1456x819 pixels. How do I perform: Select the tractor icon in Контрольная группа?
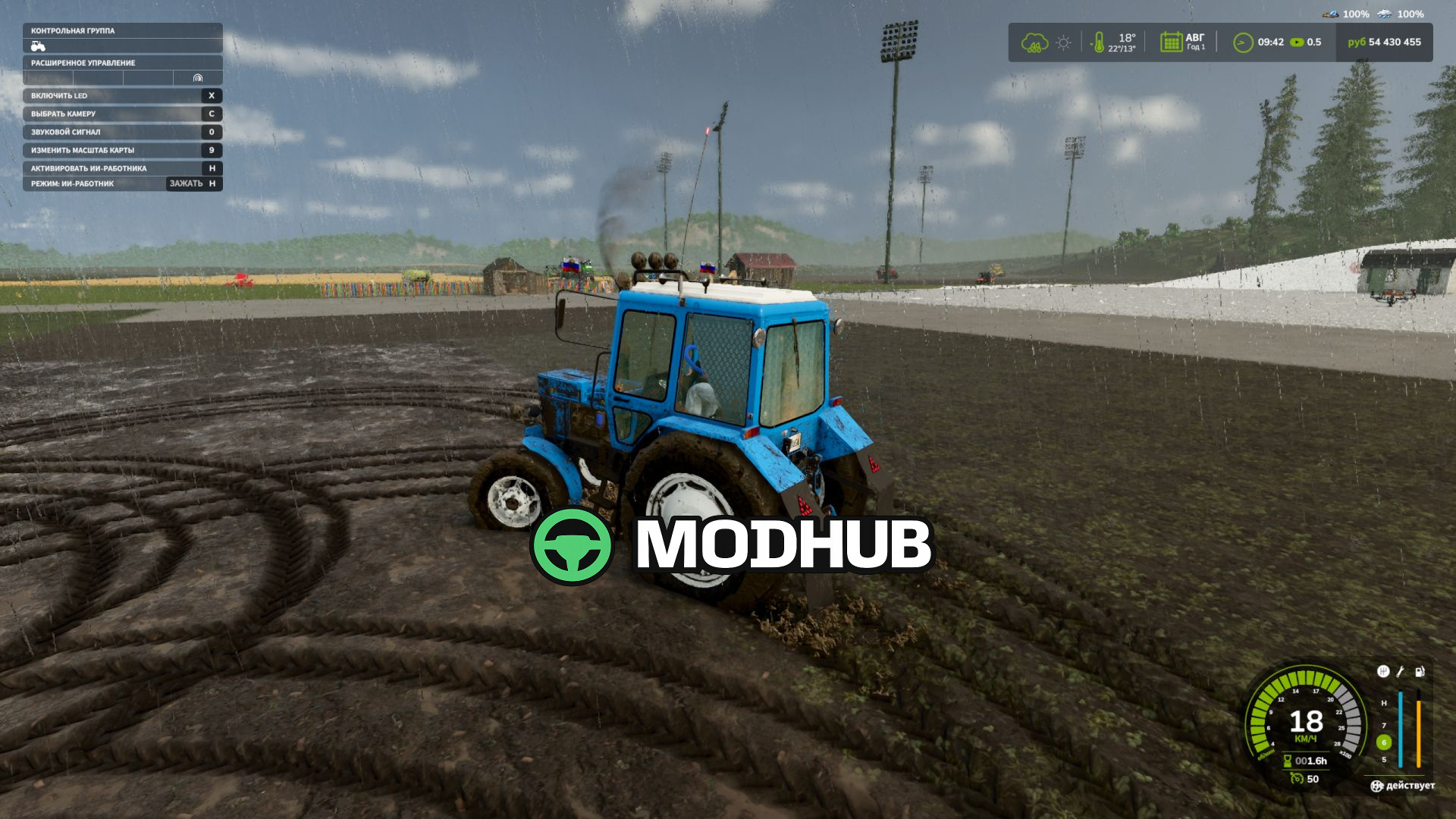(36, 45)
